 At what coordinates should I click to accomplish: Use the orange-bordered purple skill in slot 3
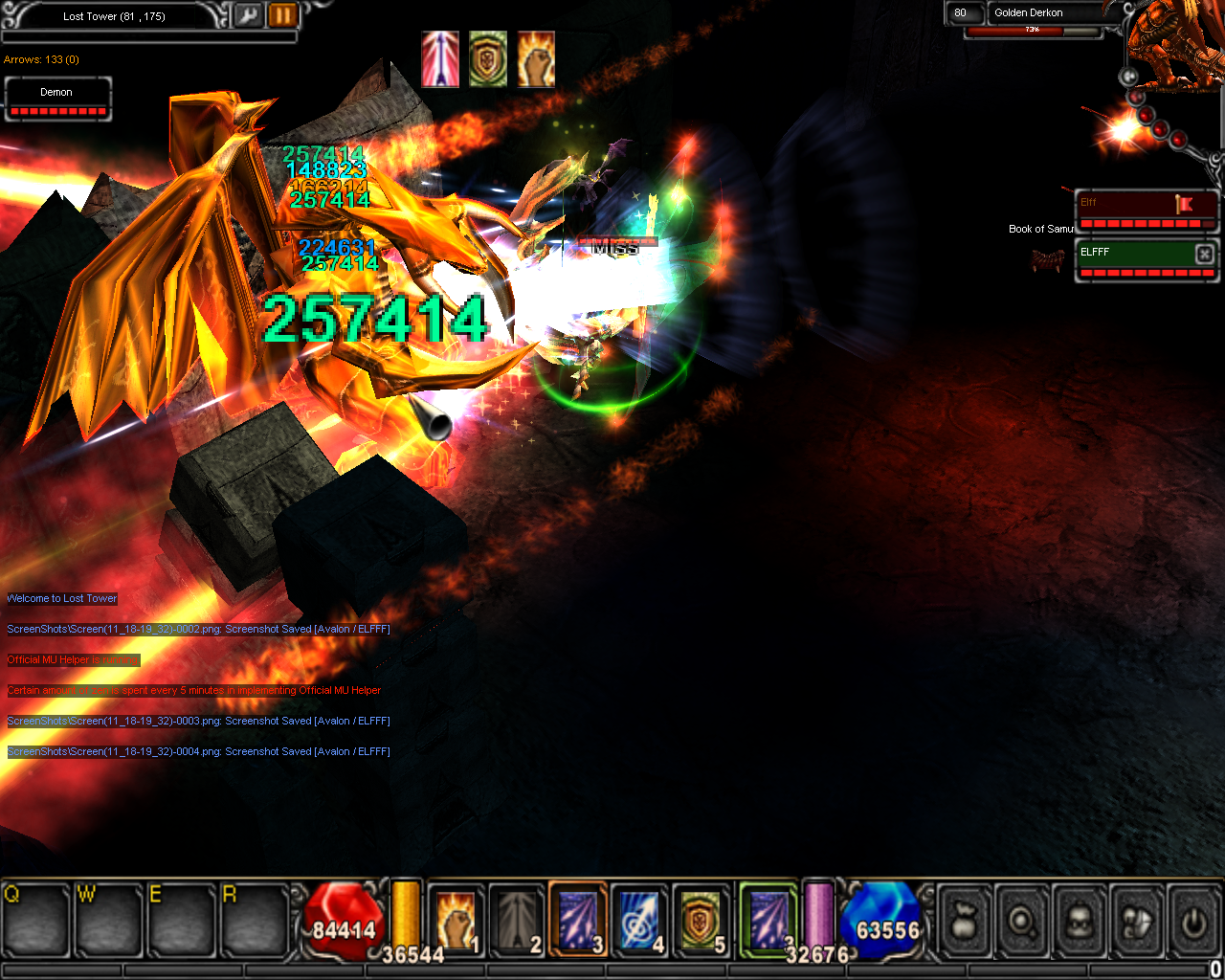(579, 921)
